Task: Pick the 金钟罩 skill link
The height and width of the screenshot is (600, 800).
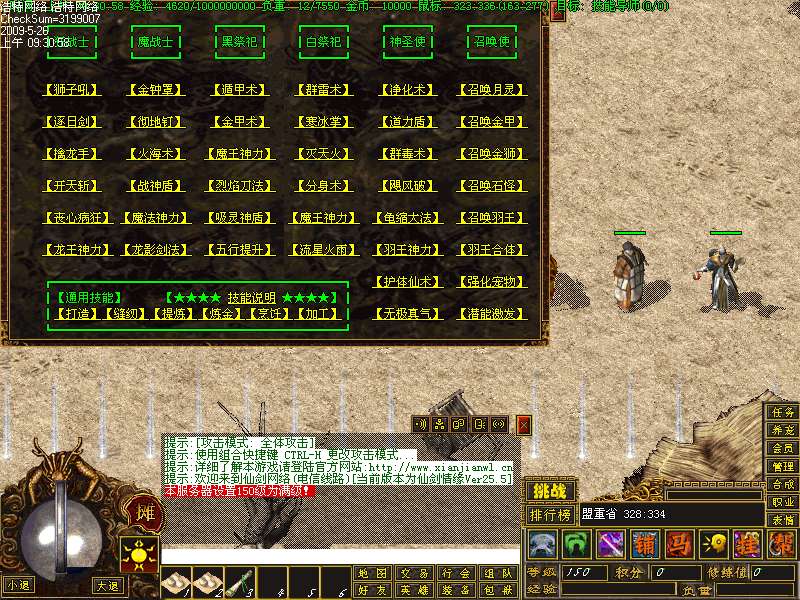Action: (x=156, y=90)
